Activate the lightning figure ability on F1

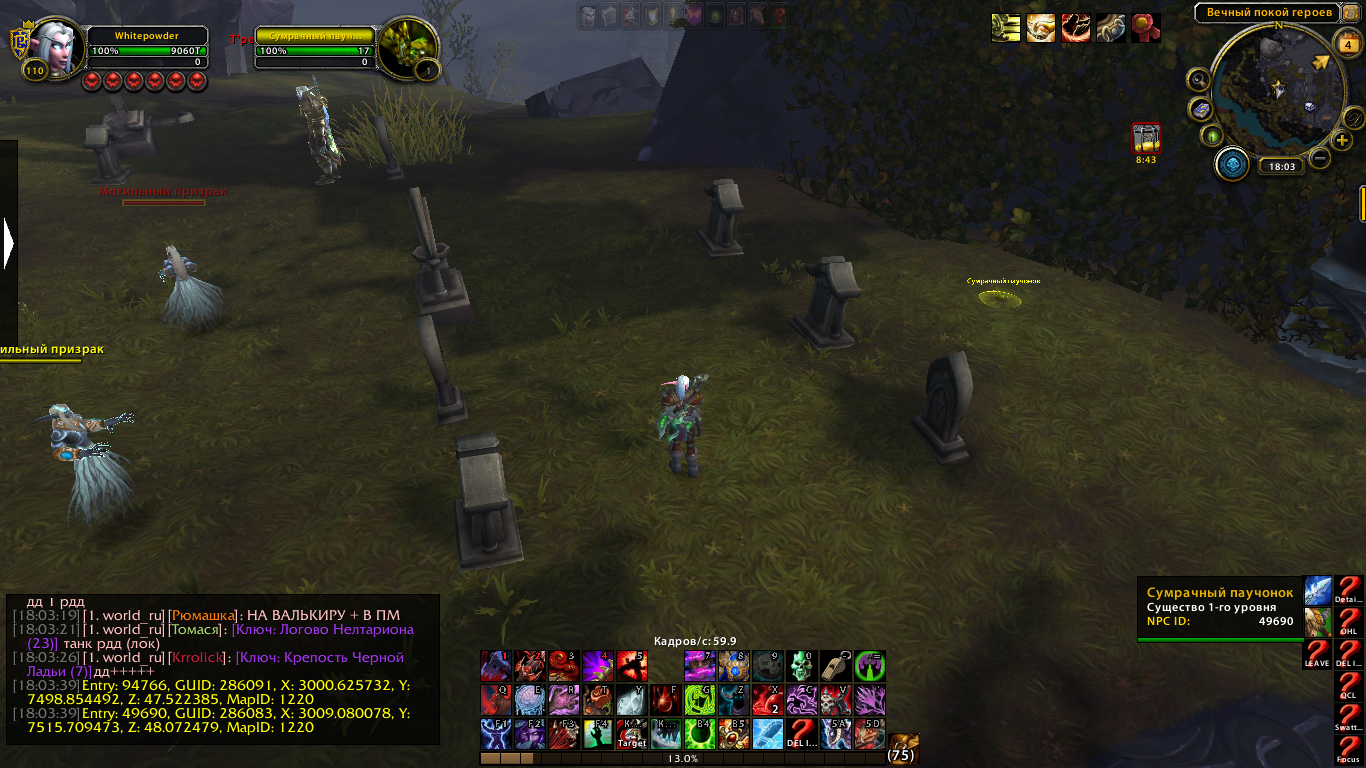tap(496, 734)
